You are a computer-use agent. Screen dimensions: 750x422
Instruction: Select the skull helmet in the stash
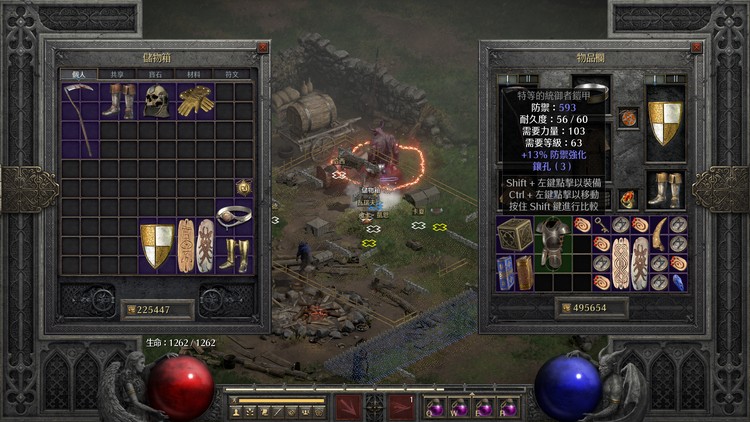pos(154,100)
